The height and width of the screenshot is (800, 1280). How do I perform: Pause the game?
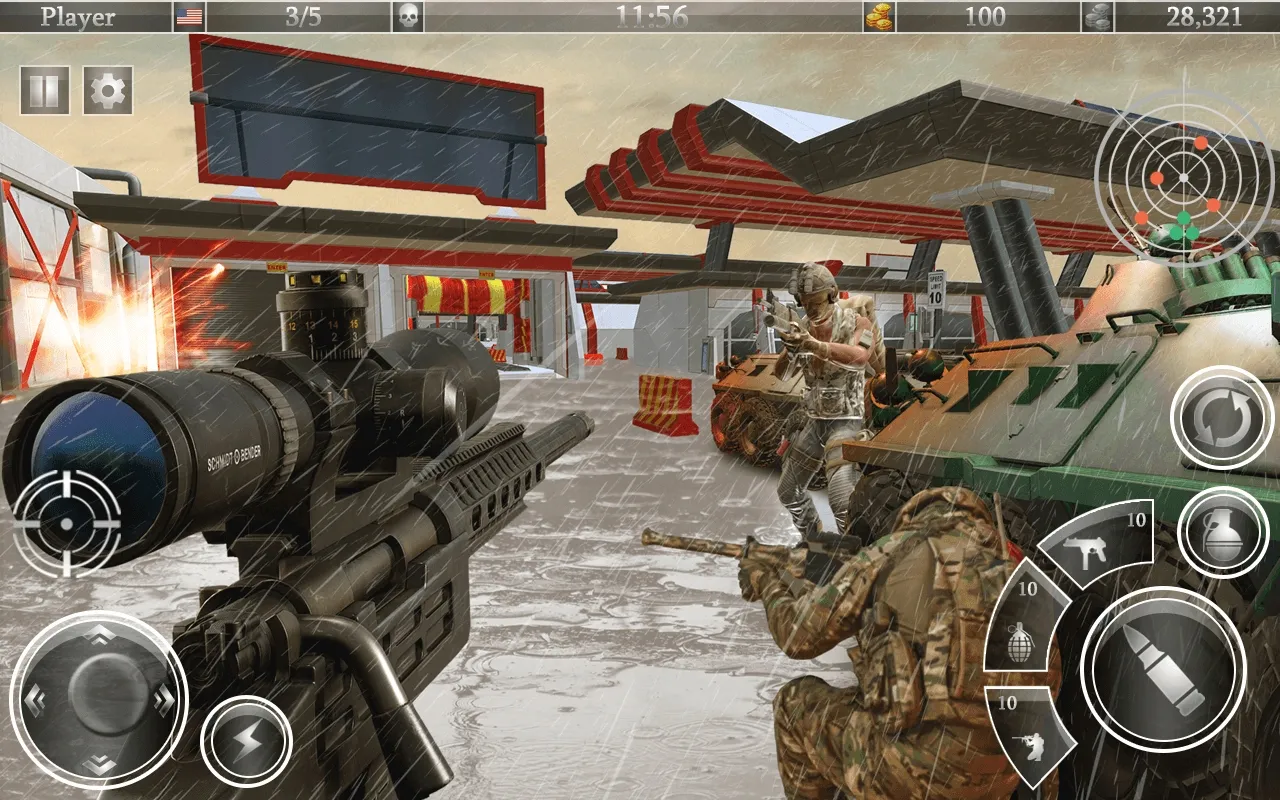pyautogui.click(x=45, y=91)
